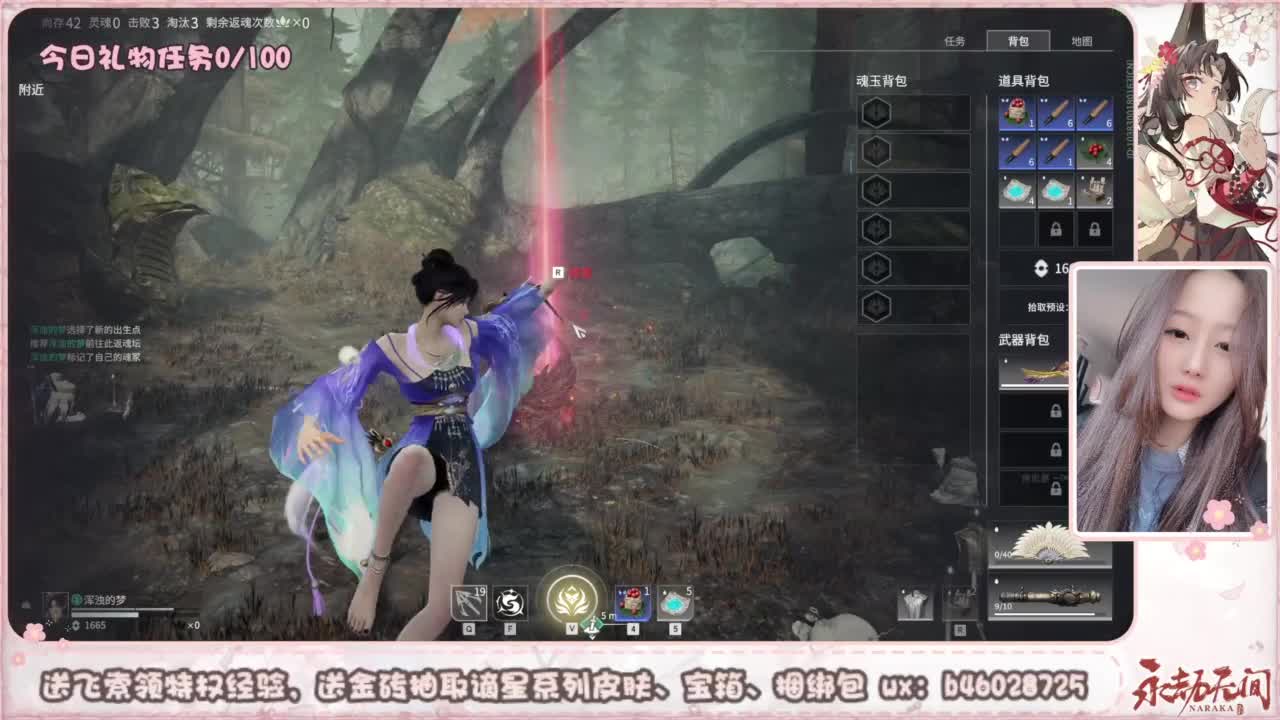Click the 今日礼物任务0/100 gift task text
Screen dimensions: 1280x720
click(165, 55)
